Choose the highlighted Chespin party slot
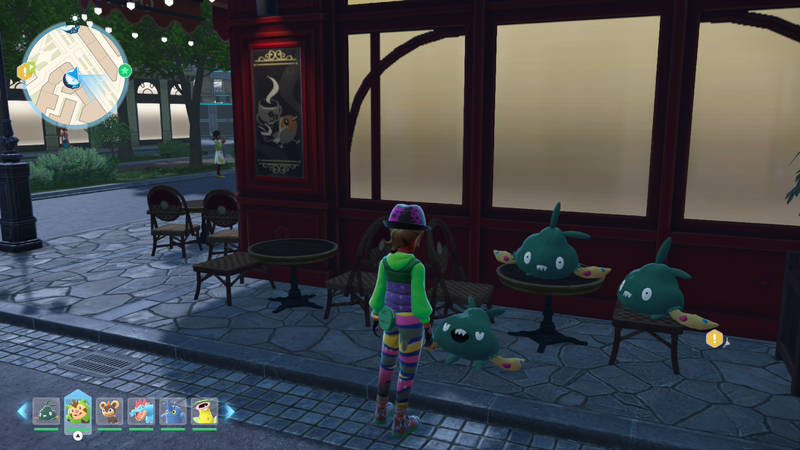Viewport: 800px width, 450px height. (x=78, y=410)
